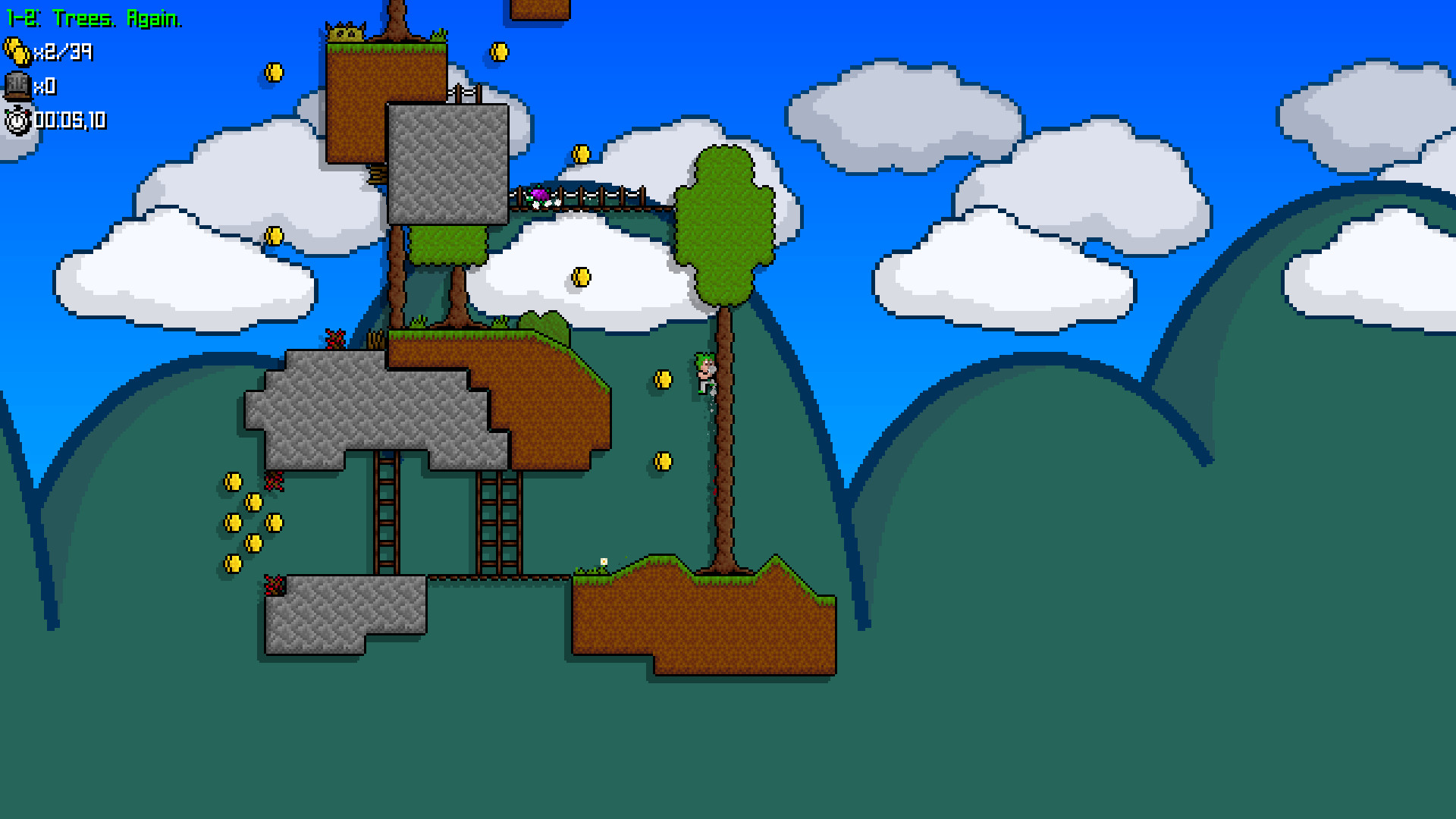The height and width of the screenshot is (819, 1456).
Task: Click the stopwatch timer icon
Action: [17, 120]
